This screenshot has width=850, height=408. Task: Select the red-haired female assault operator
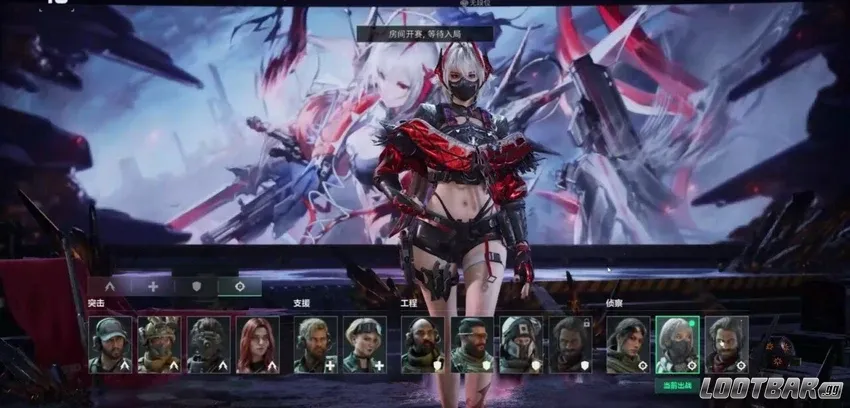tap(257, 345)
